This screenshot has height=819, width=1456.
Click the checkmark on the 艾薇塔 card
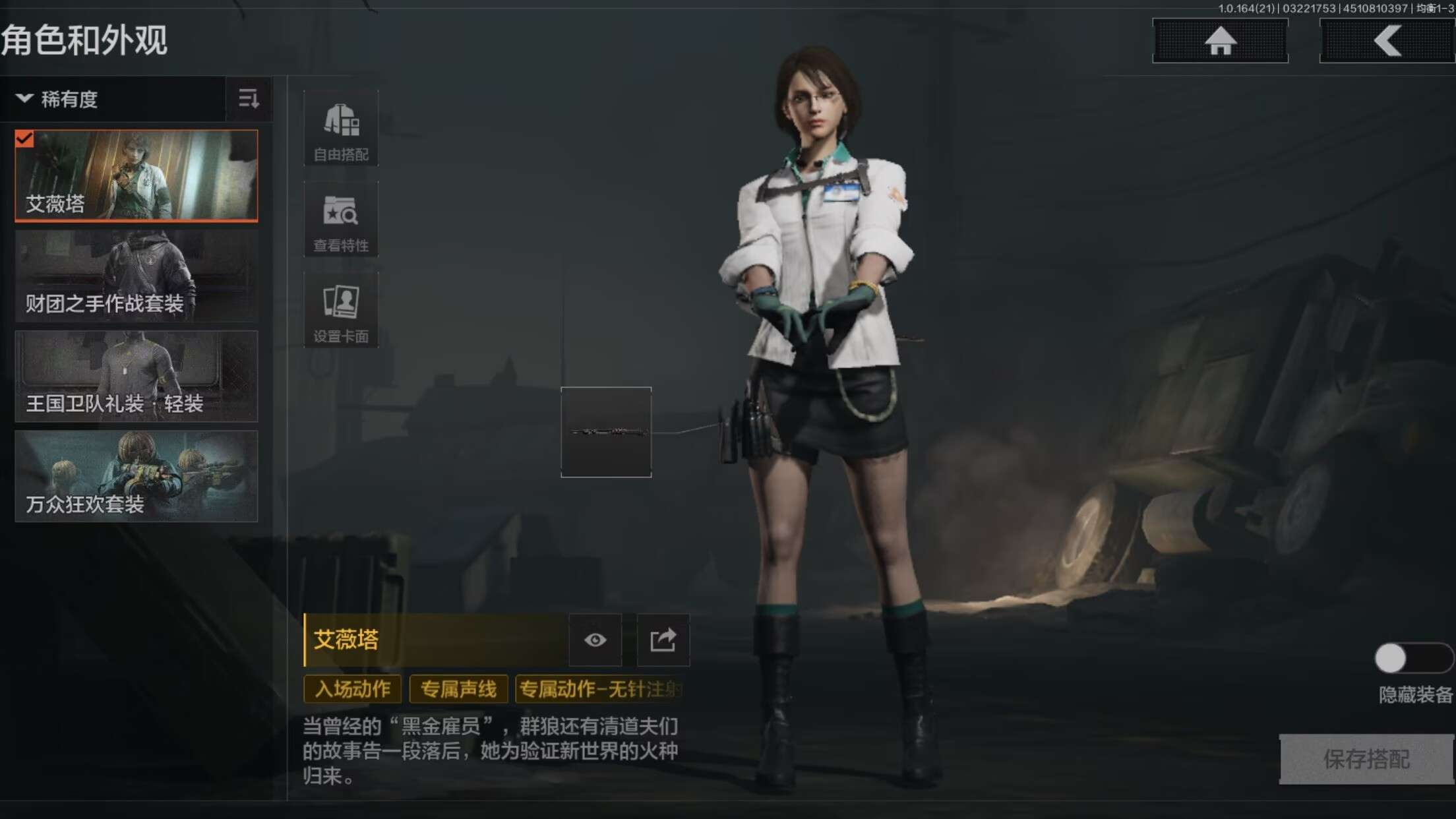tap(25, 139)
